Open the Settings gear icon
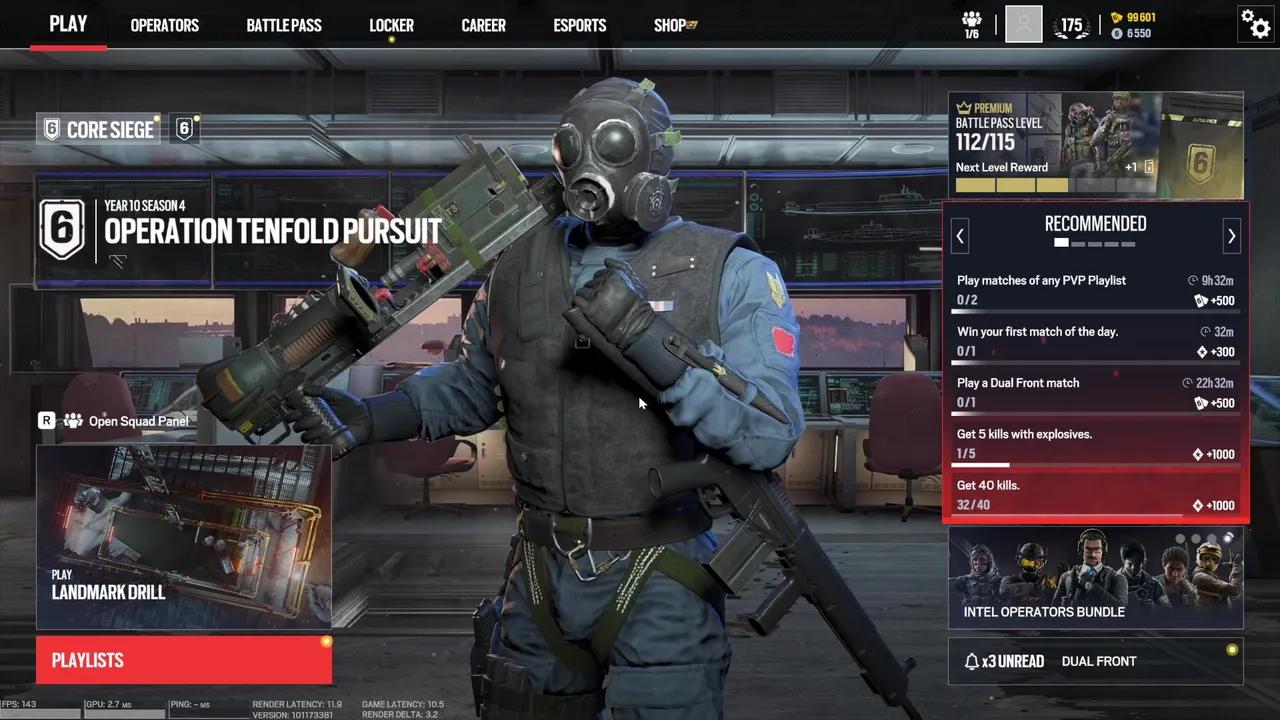The width and height of the screenshot is (1280, 720). 1256,25
